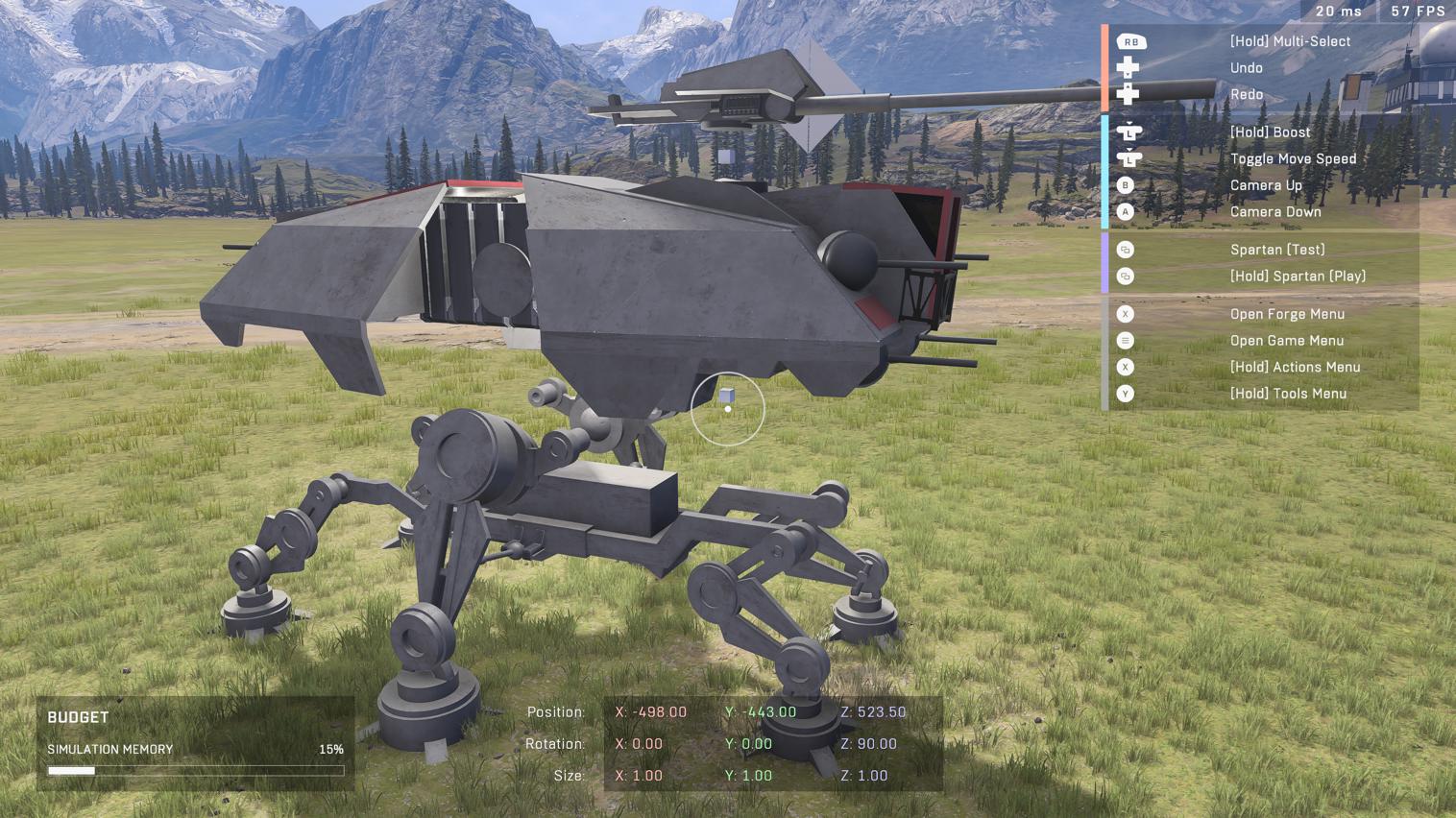The height and width of the screenshot is (818, 1456).
Task: Toggle Move Speed option
Action: 1293,158
